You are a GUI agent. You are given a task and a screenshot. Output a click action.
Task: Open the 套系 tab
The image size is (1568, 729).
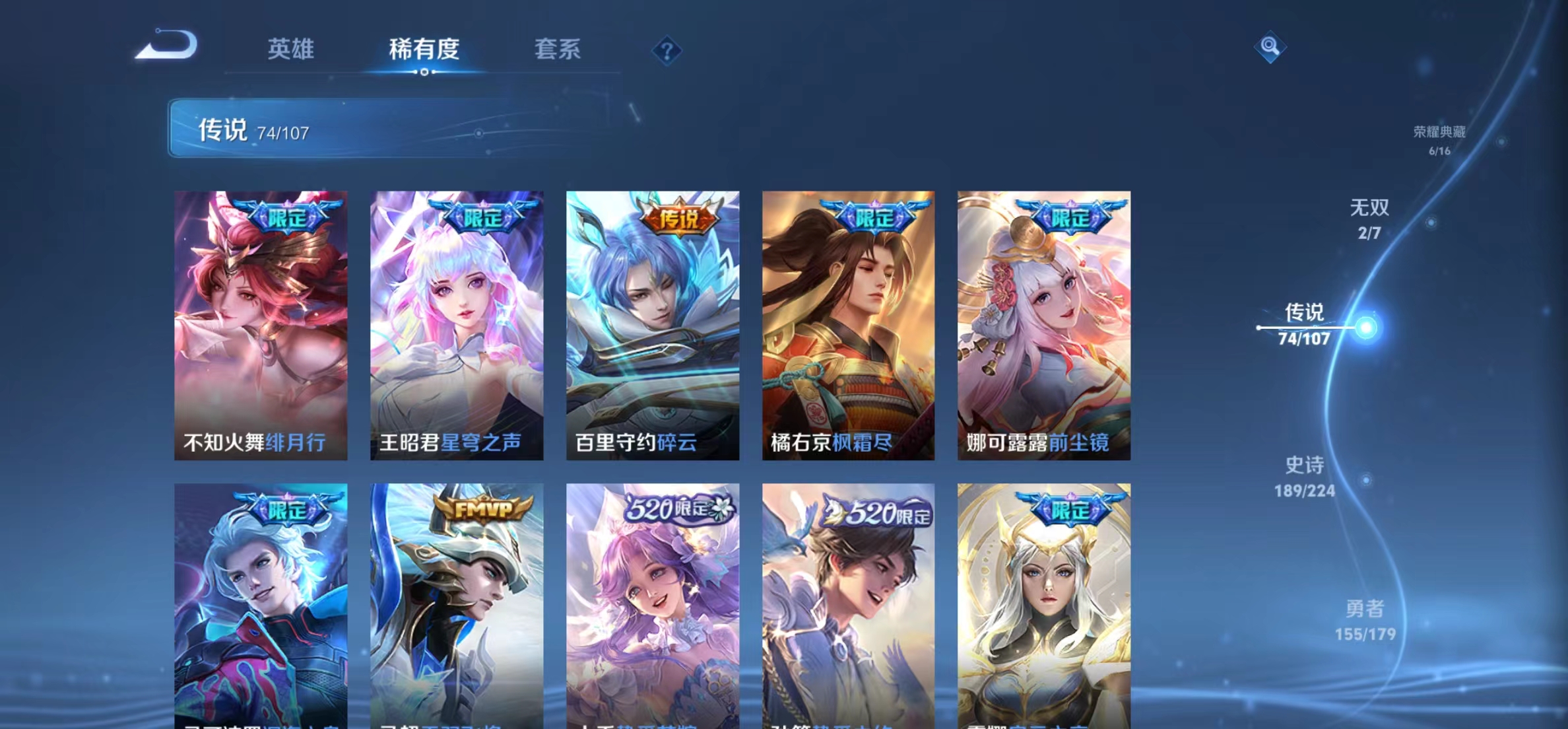coord(558,49)
